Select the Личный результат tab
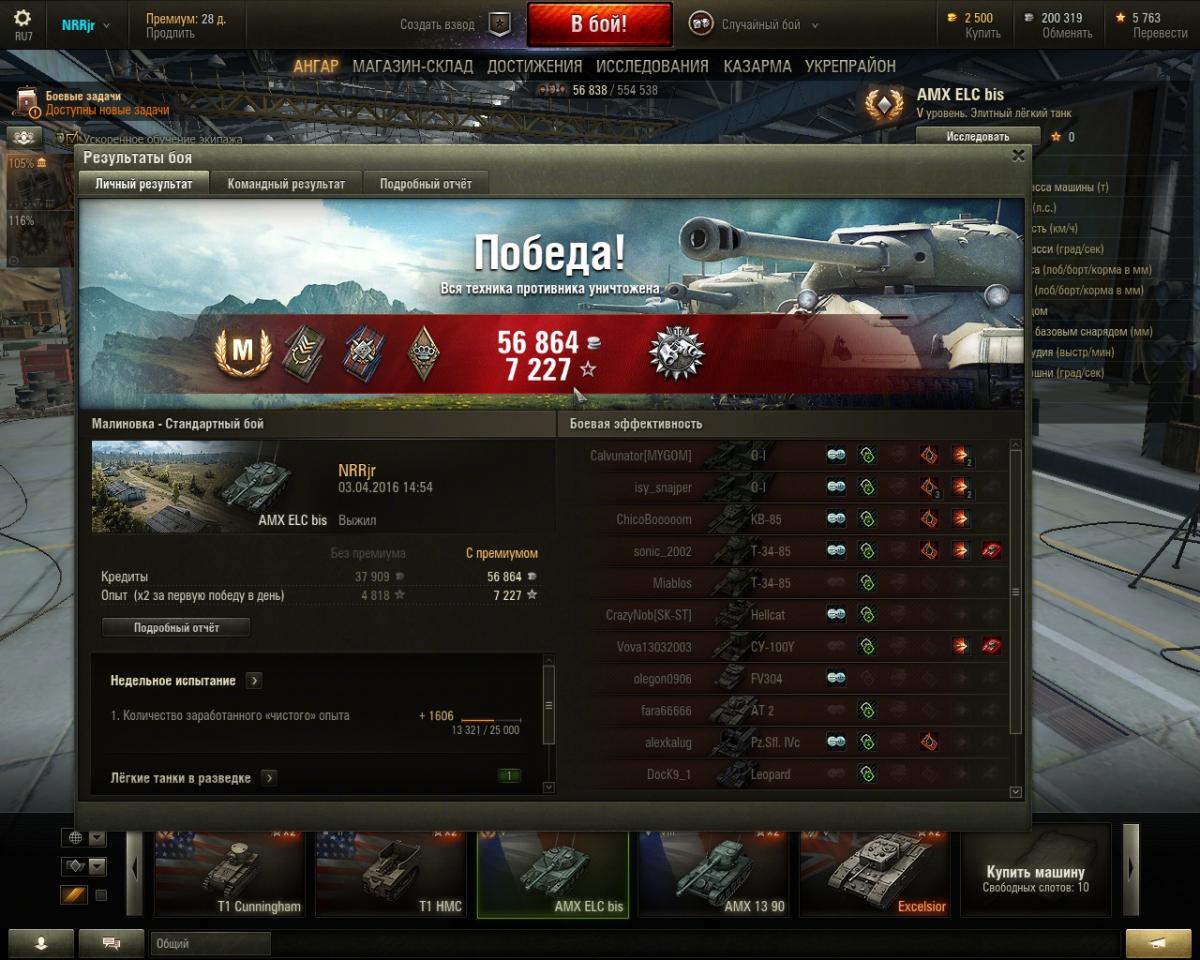 click(x=144, y=184)
